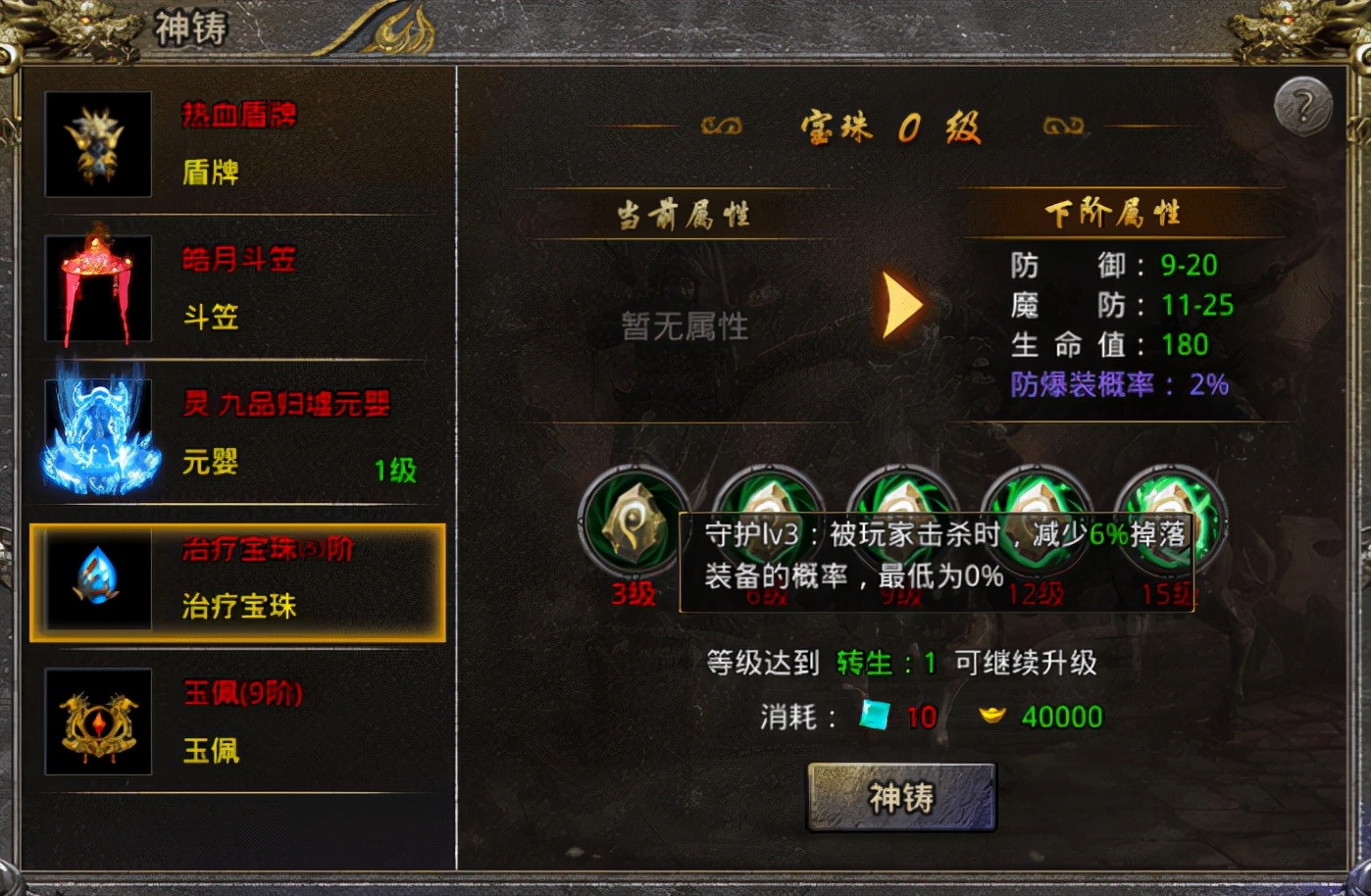This screenshot has width=1371, height=896.
Task: Click the orange upgrade arrow
Action: [x=899, y=305]
